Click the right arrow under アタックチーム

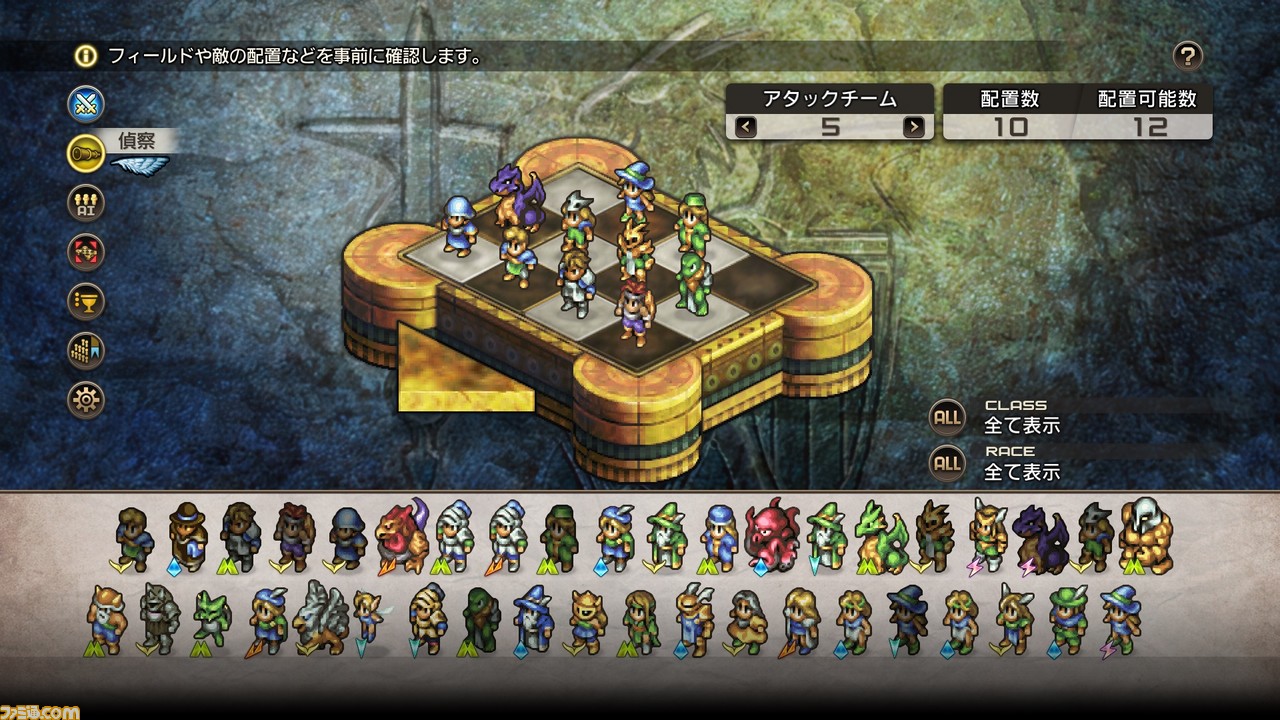point(913,128)
